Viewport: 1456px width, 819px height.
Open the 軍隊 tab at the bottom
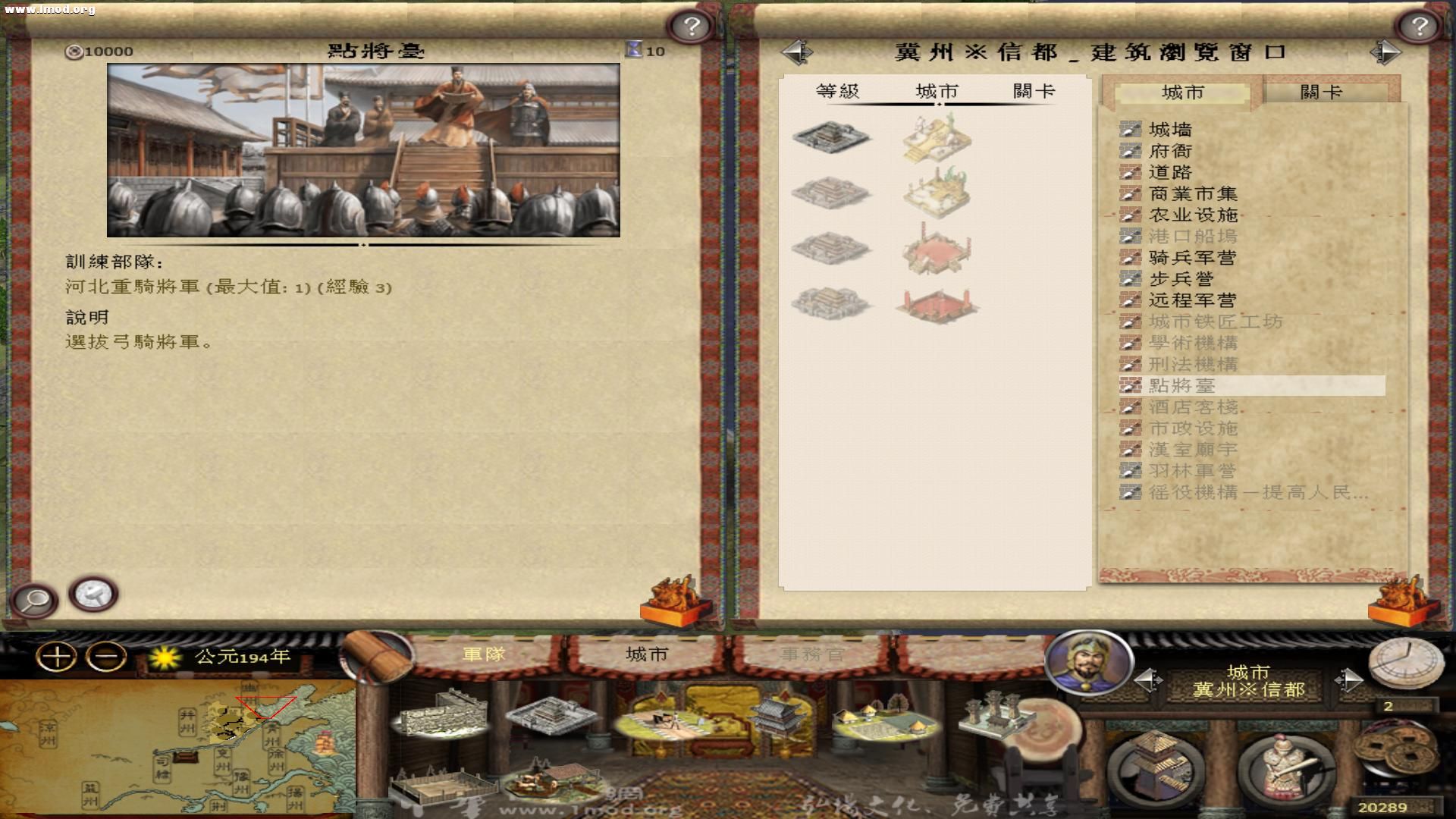[x=483, y=652]
